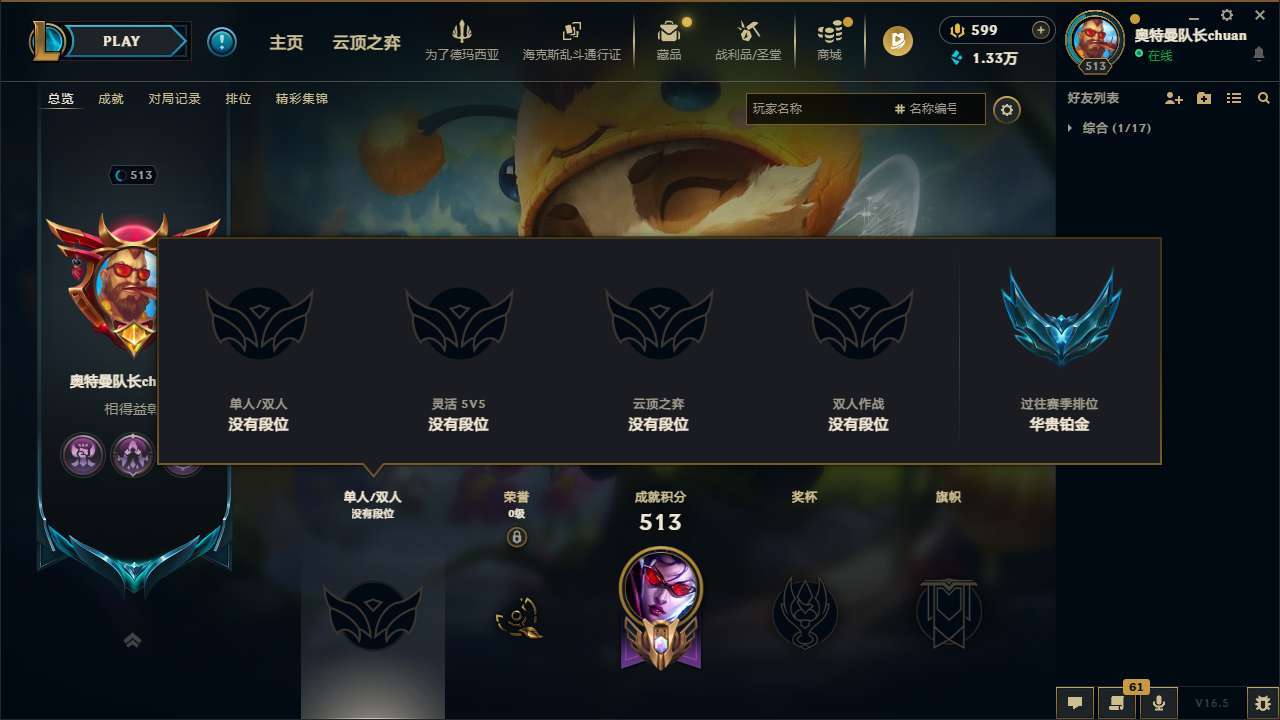Switch friend list view with the list icon
This screenshot has width=1280, height=720.
(x=1234, y=98)
